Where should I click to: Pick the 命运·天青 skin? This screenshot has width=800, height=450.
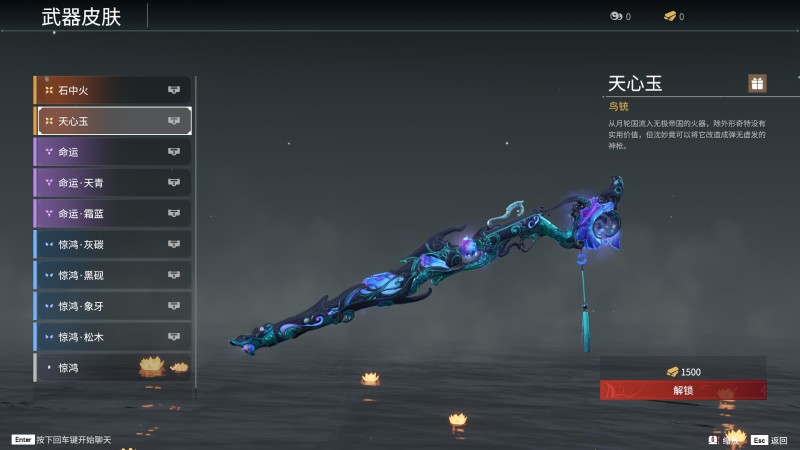[x=112, y=183]
